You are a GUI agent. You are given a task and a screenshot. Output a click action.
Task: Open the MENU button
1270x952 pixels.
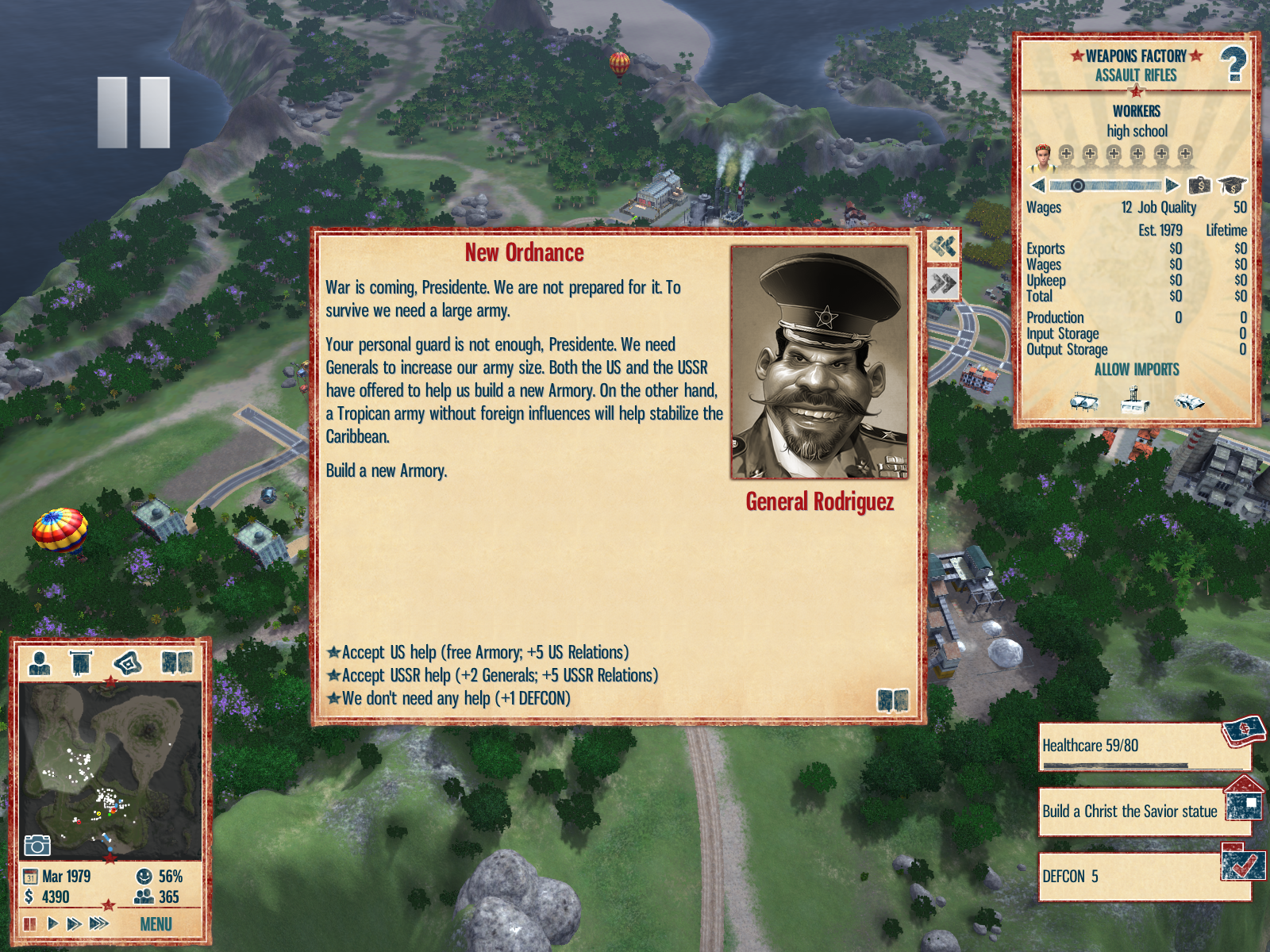(156, 924)
